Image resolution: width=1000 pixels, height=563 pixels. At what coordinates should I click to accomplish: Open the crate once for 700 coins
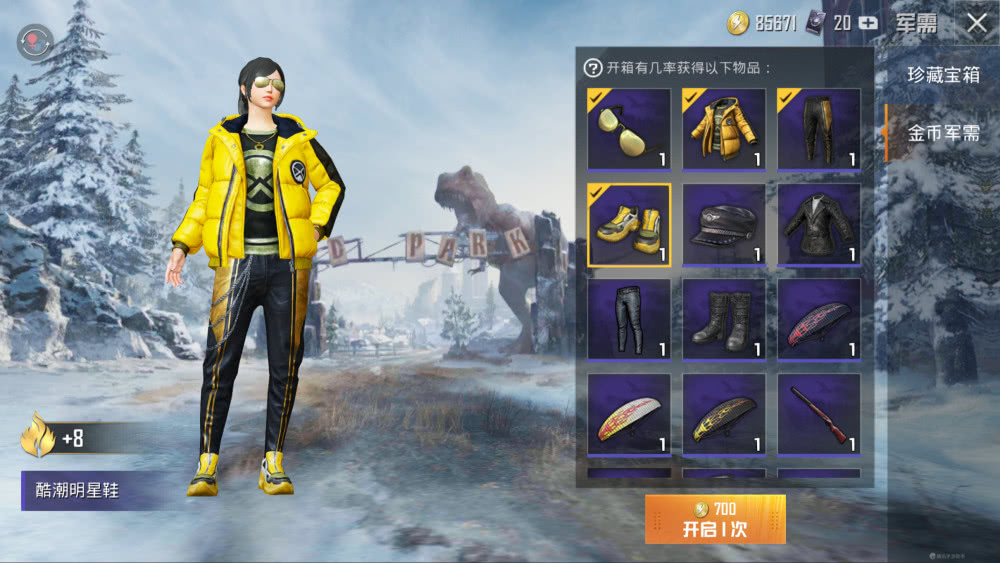[x=715, y=519]
